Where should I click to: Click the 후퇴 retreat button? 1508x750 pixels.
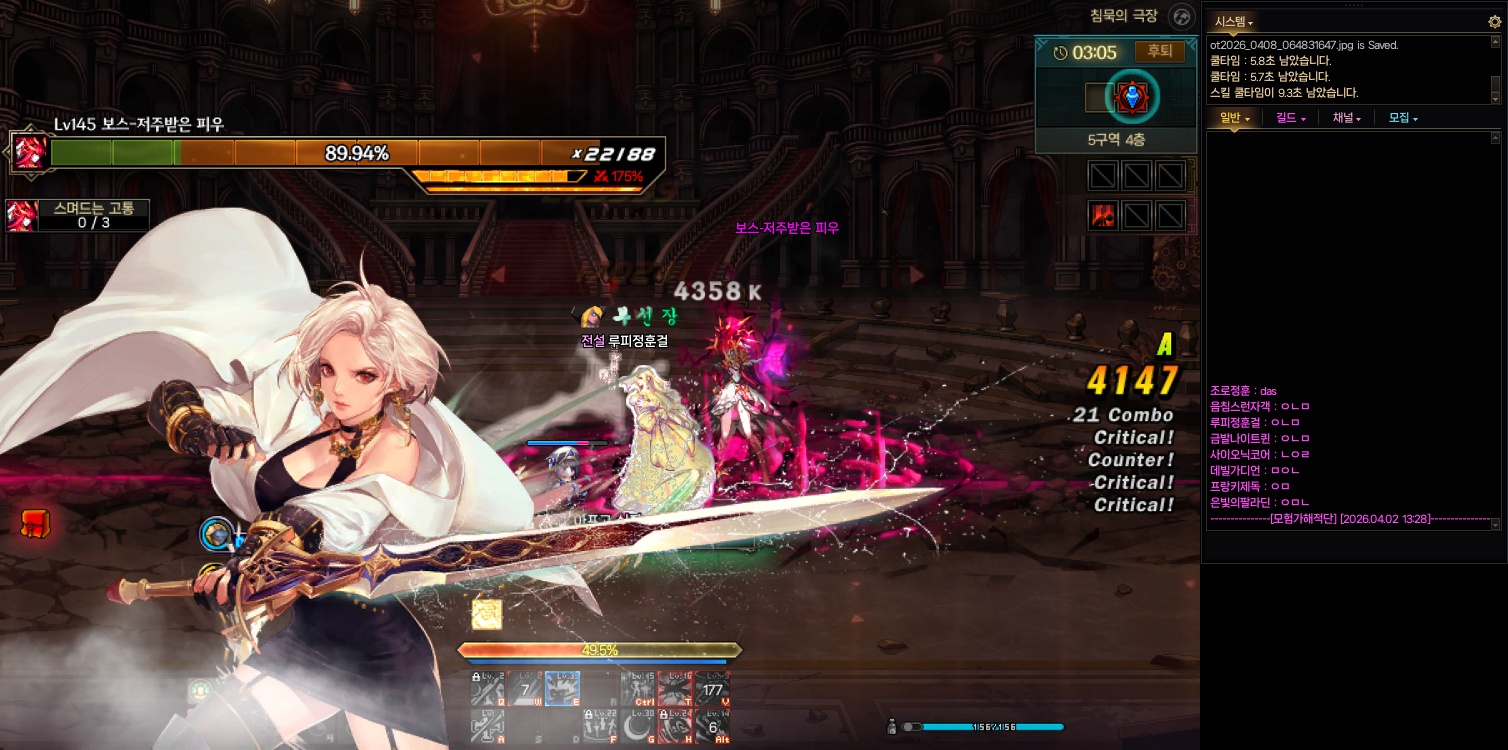click(1160, 51)
